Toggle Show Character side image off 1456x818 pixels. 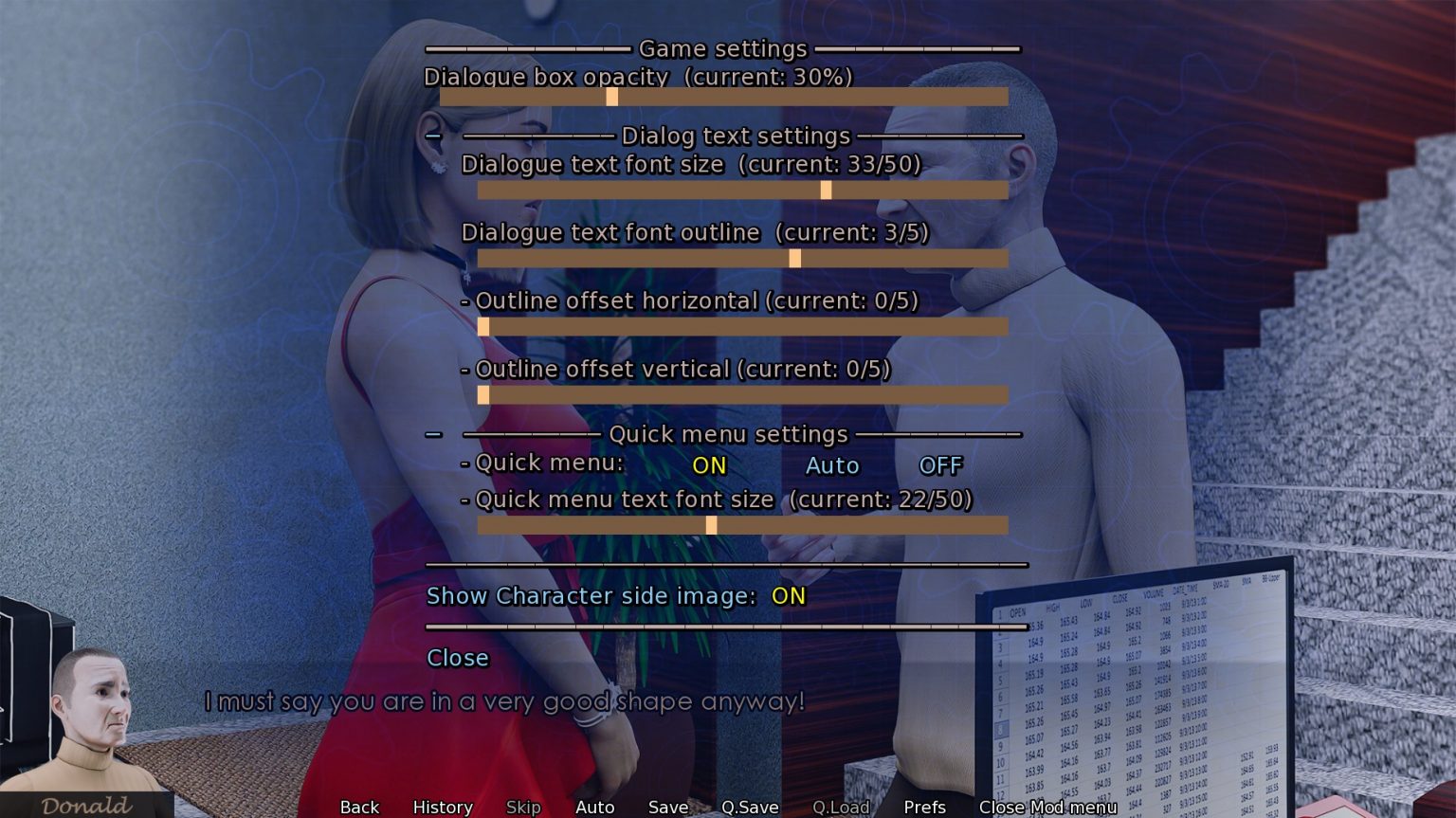(788, 596)
